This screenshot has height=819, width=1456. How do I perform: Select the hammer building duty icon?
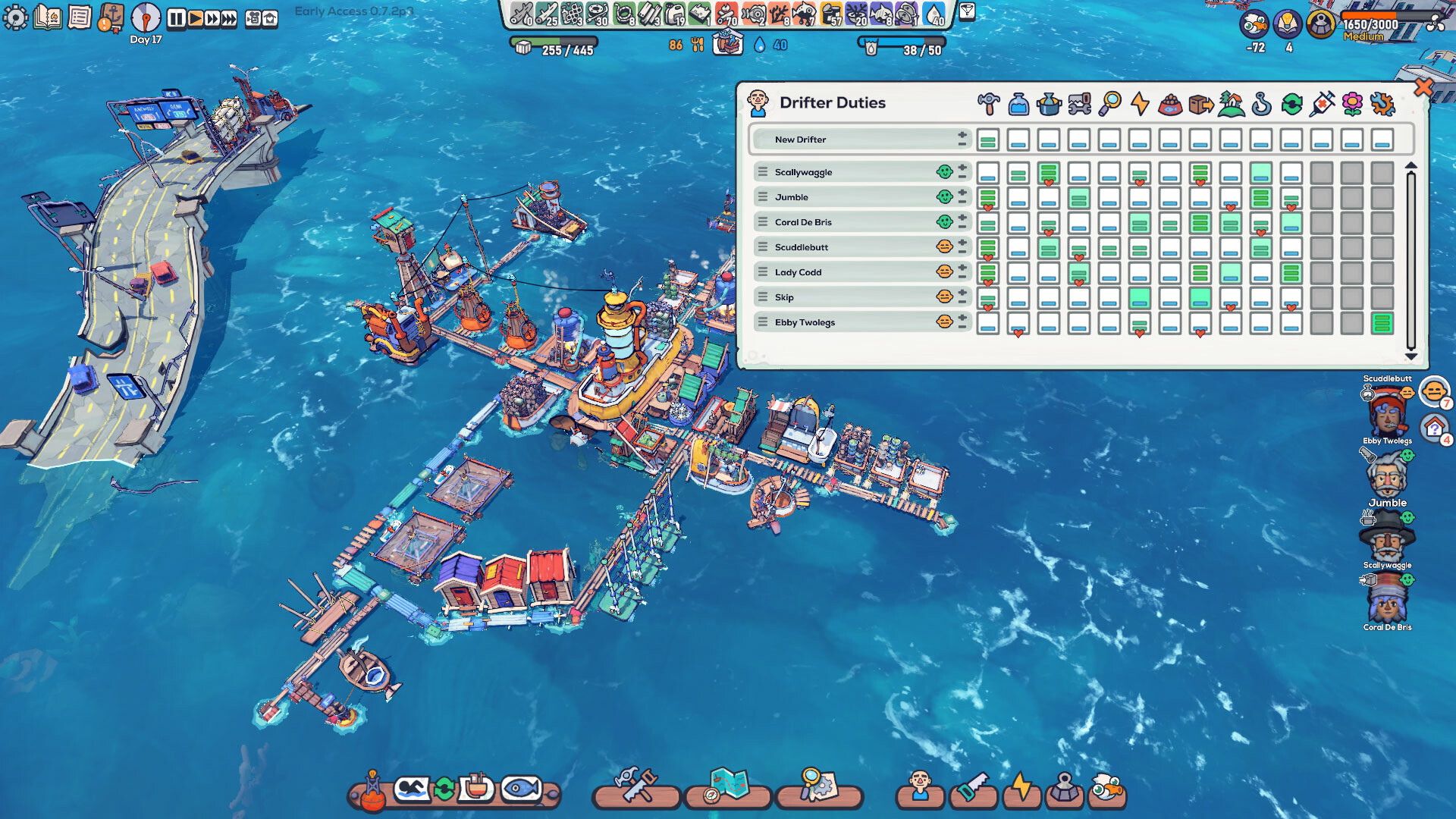[989, 104]
